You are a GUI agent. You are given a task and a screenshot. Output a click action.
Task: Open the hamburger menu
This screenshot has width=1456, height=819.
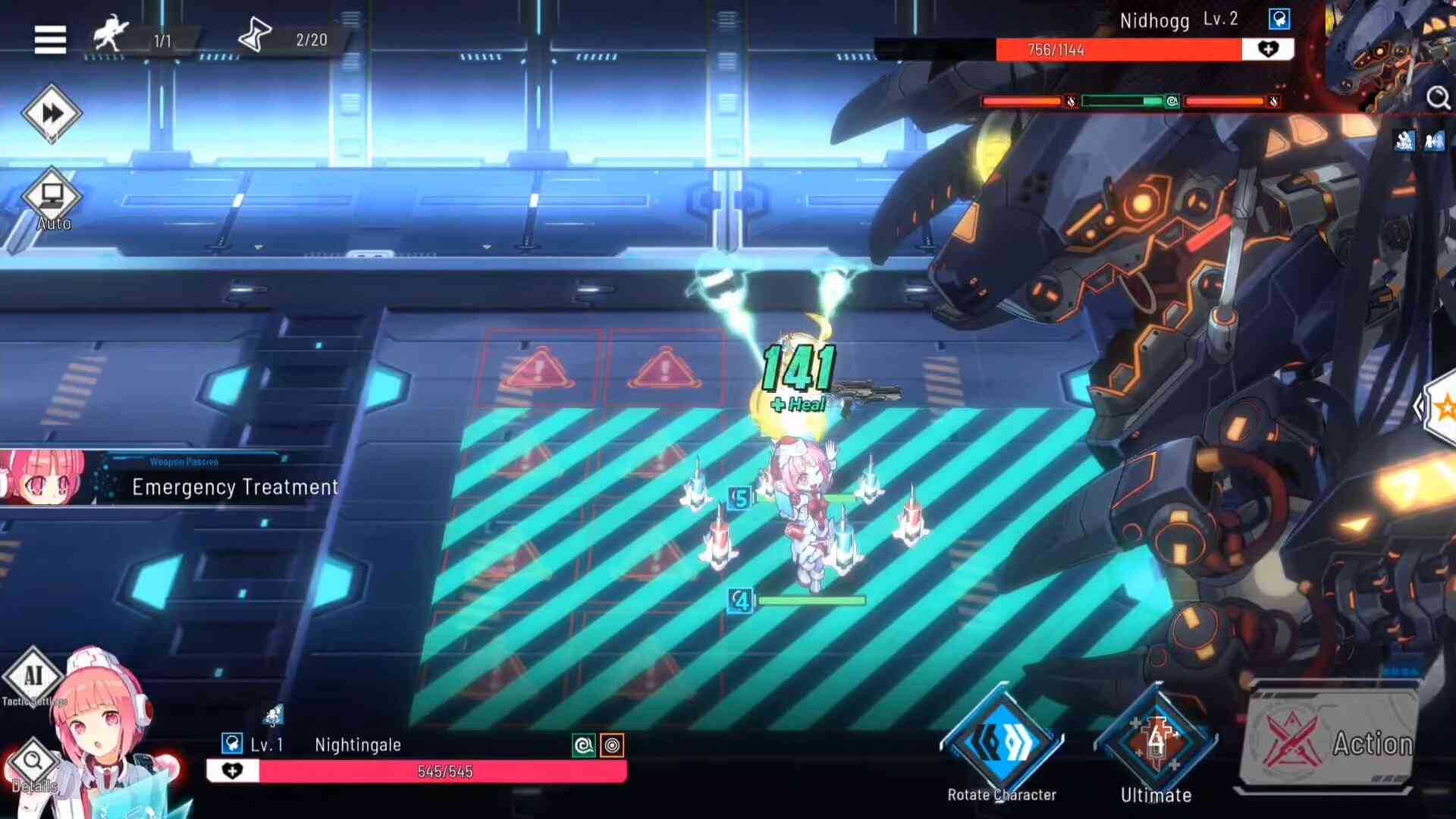coord(50,39)
